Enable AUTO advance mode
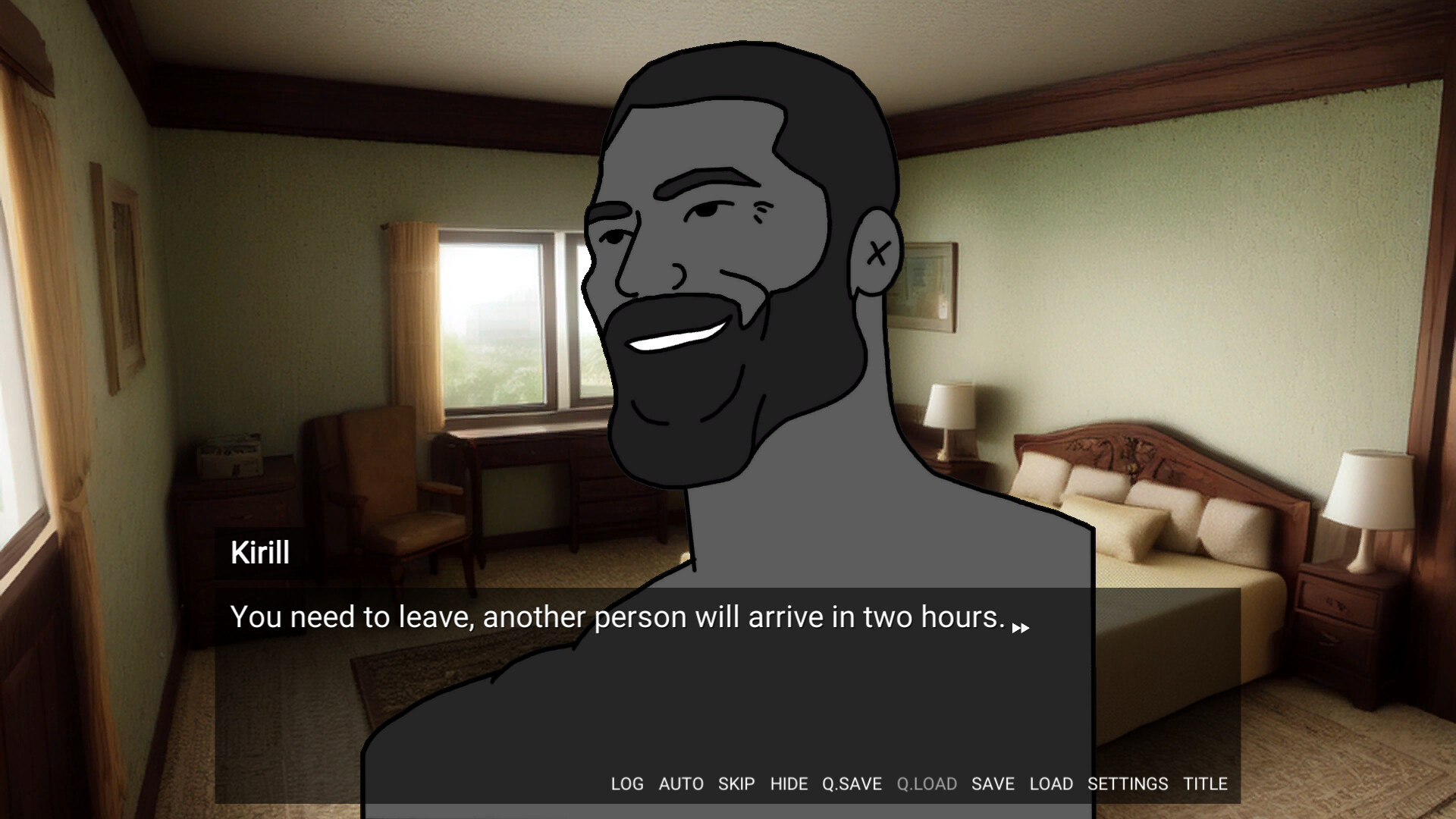 [x=681, y=784]
